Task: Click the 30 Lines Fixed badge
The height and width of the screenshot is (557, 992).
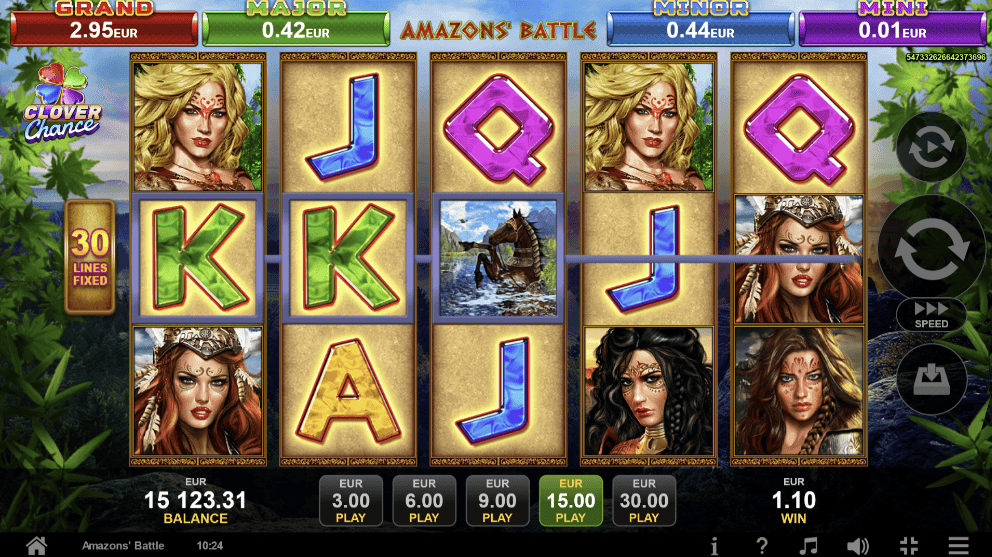Action: tap(91, 257)
